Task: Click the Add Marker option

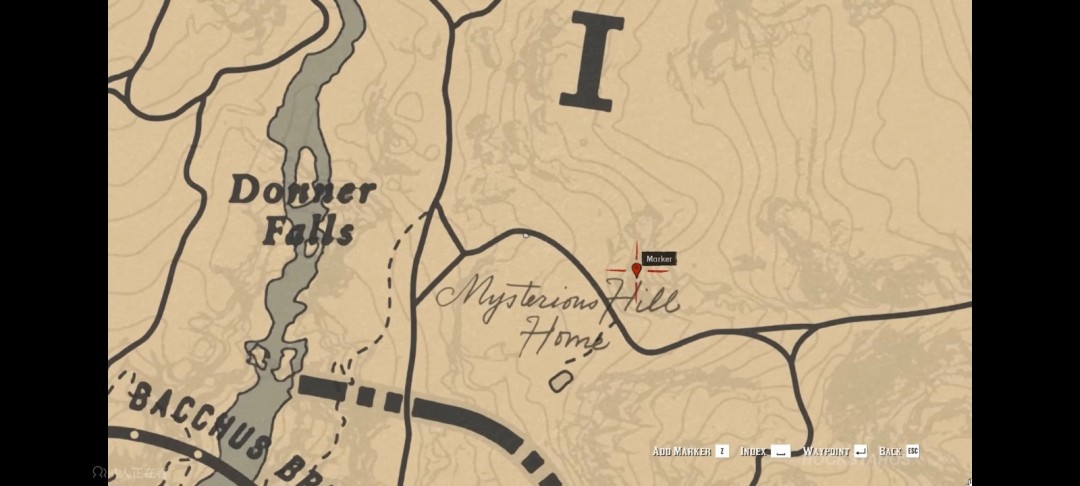Action: (x=690, y=452)
